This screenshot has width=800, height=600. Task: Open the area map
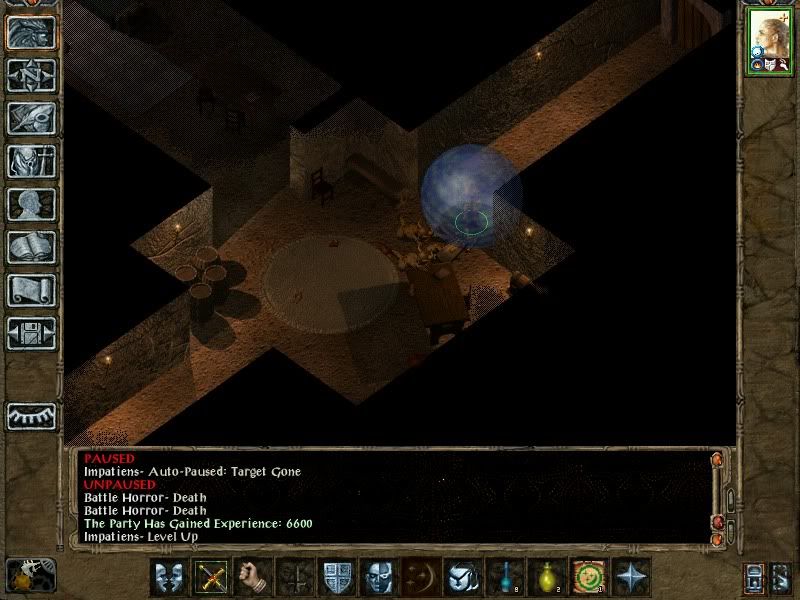(x=31, y=75)
